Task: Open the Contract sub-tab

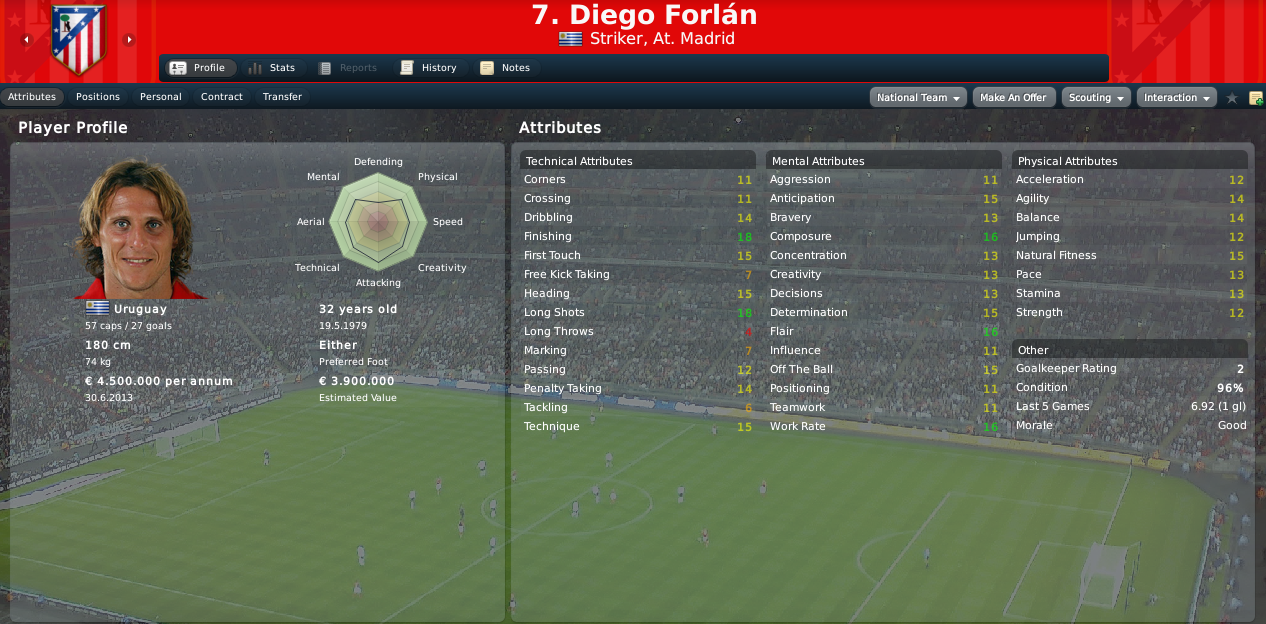Action: pyautogui.click(x=222, y=97)
